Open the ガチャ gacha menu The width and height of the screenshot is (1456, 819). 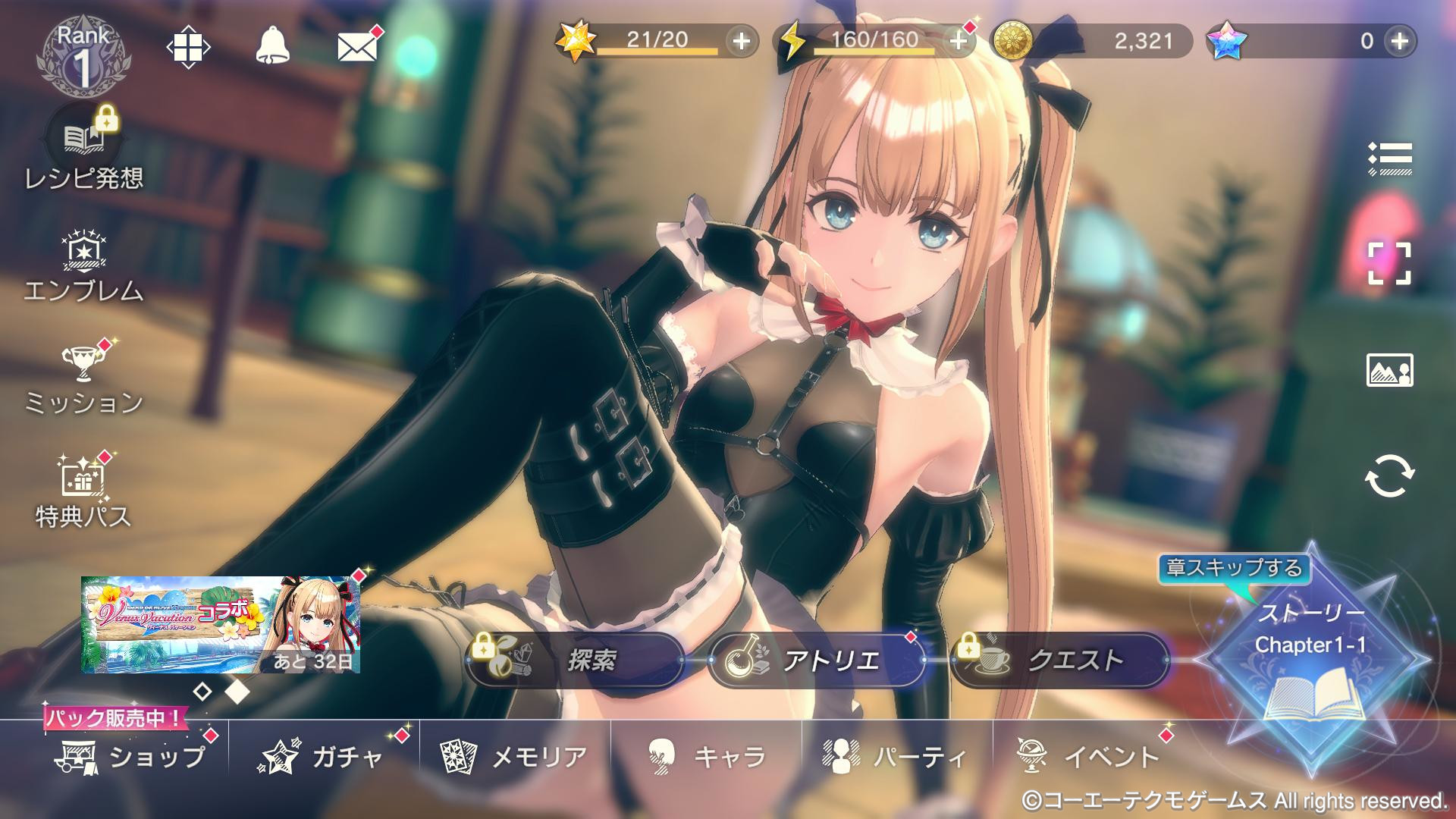click(323, 757)
